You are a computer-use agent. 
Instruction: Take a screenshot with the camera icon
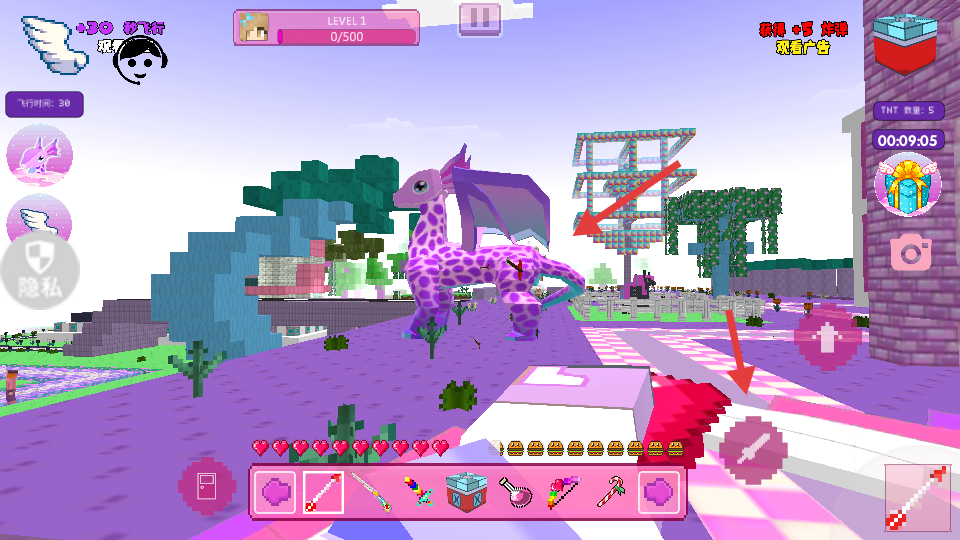(x=910, y=252)
